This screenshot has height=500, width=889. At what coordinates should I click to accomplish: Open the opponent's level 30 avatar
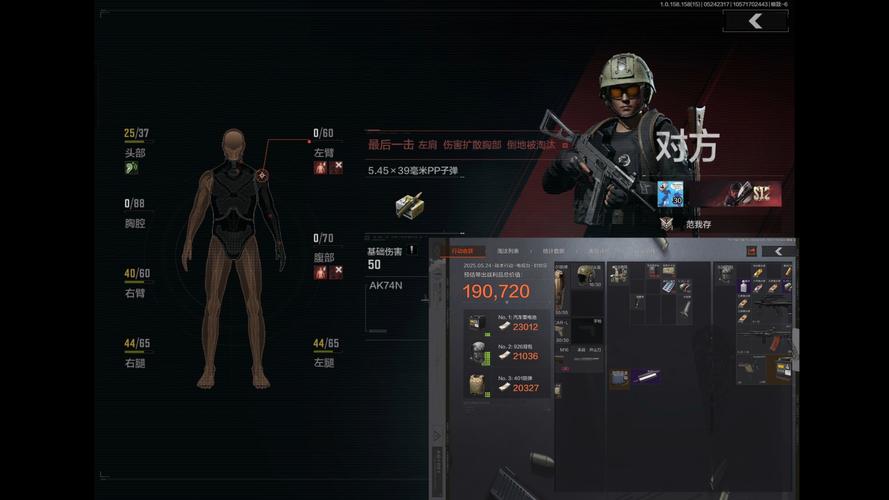[669, 196]
